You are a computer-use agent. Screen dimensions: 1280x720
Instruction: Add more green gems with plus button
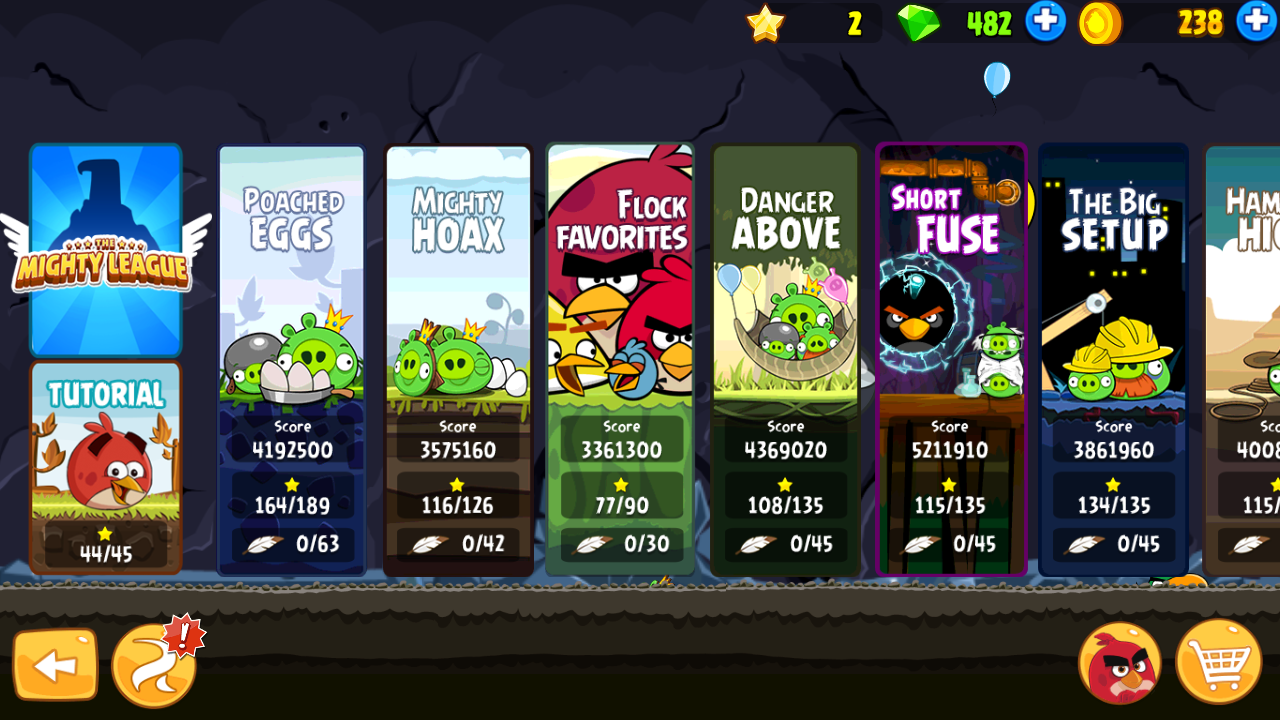click(x=1045, y=22)
